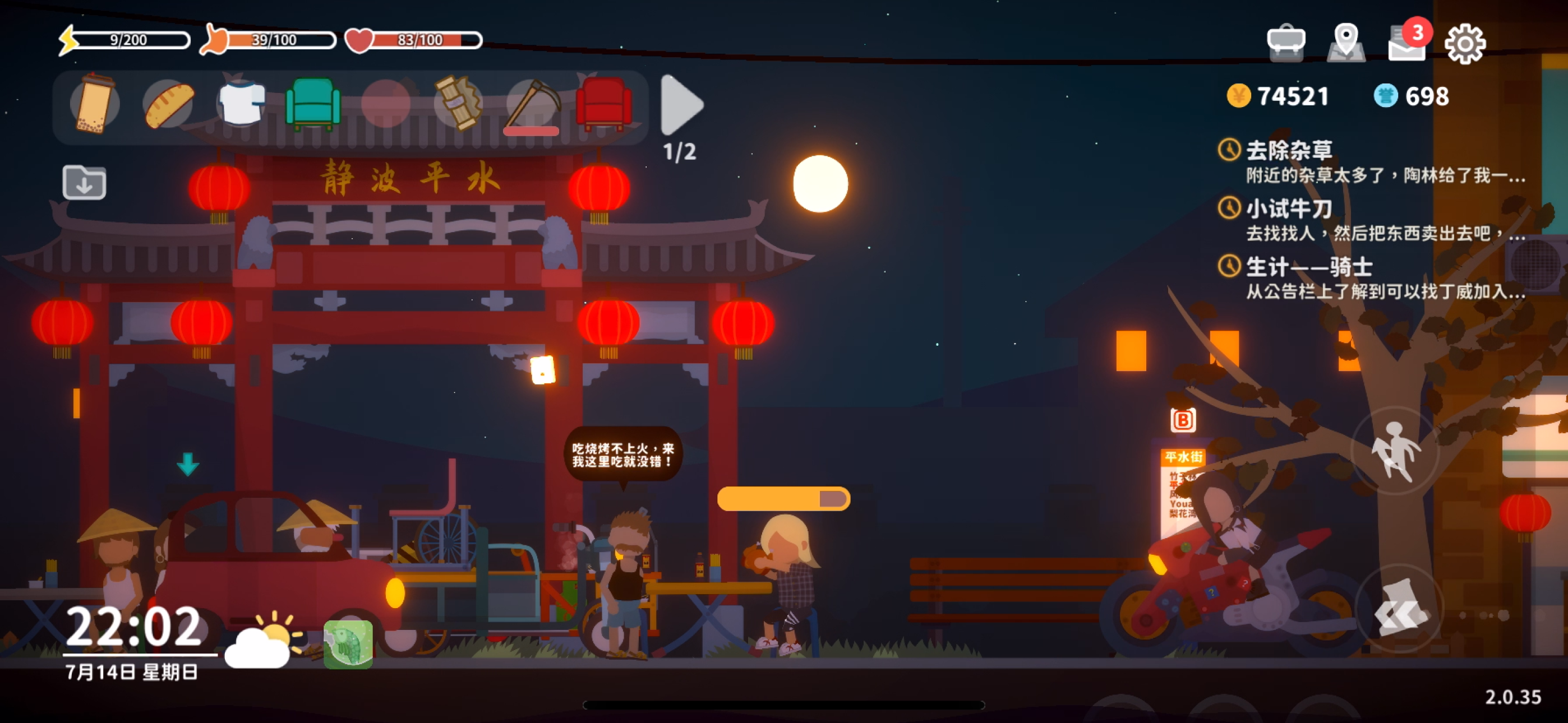The width and height of the screenshot is (1568, 723).
Task: Click the collapse hotbar download-style icon
Action: (84, 182)
